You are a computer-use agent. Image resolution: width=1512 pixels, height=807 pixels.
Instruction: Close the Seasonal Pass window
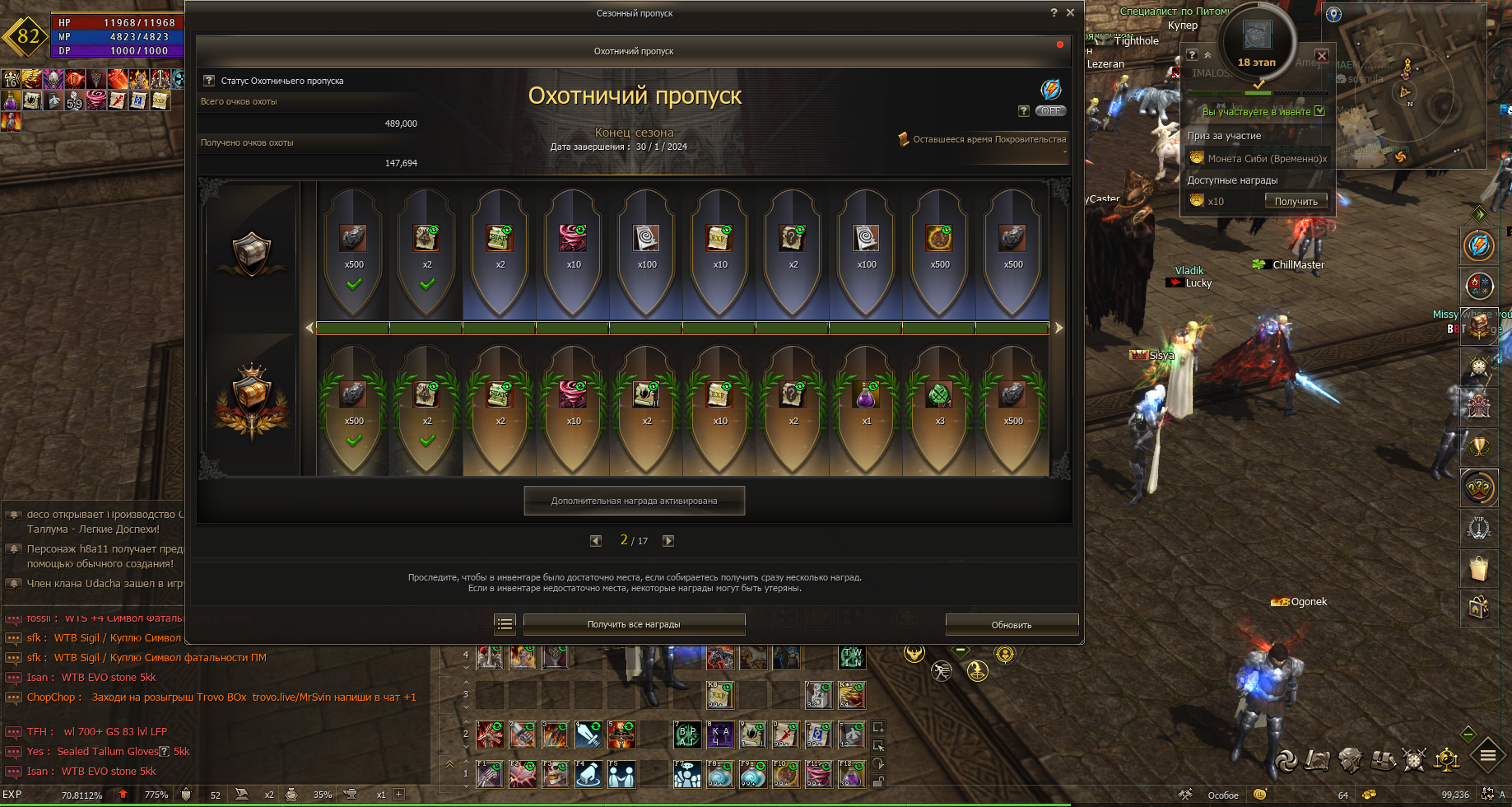[1070, 12]
